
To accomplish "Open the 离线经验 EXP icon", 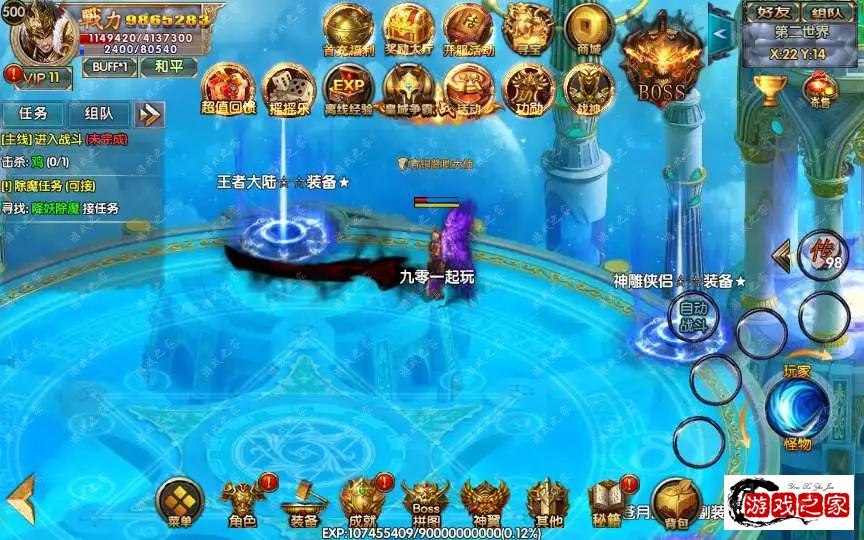I will point(348,88).
